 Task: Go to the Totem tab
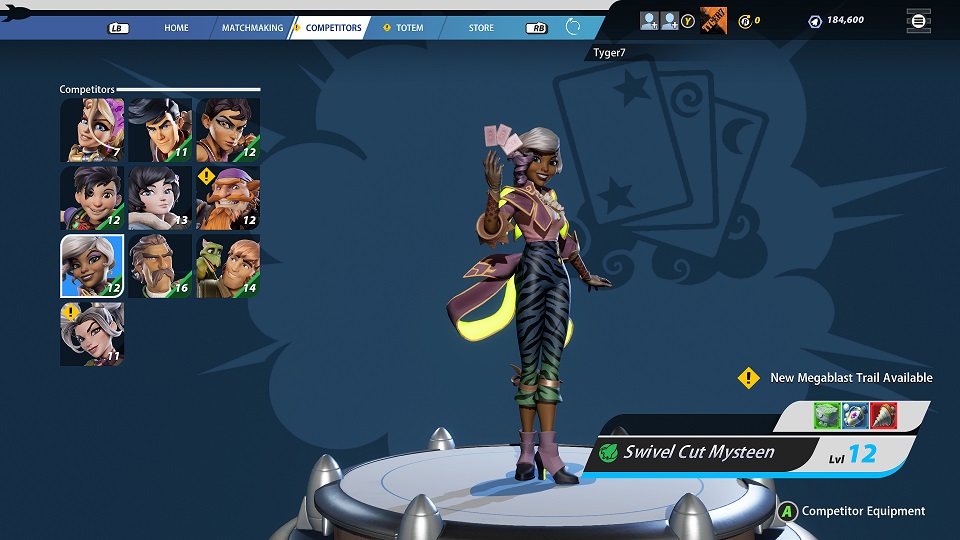click(x=409, y=28)
